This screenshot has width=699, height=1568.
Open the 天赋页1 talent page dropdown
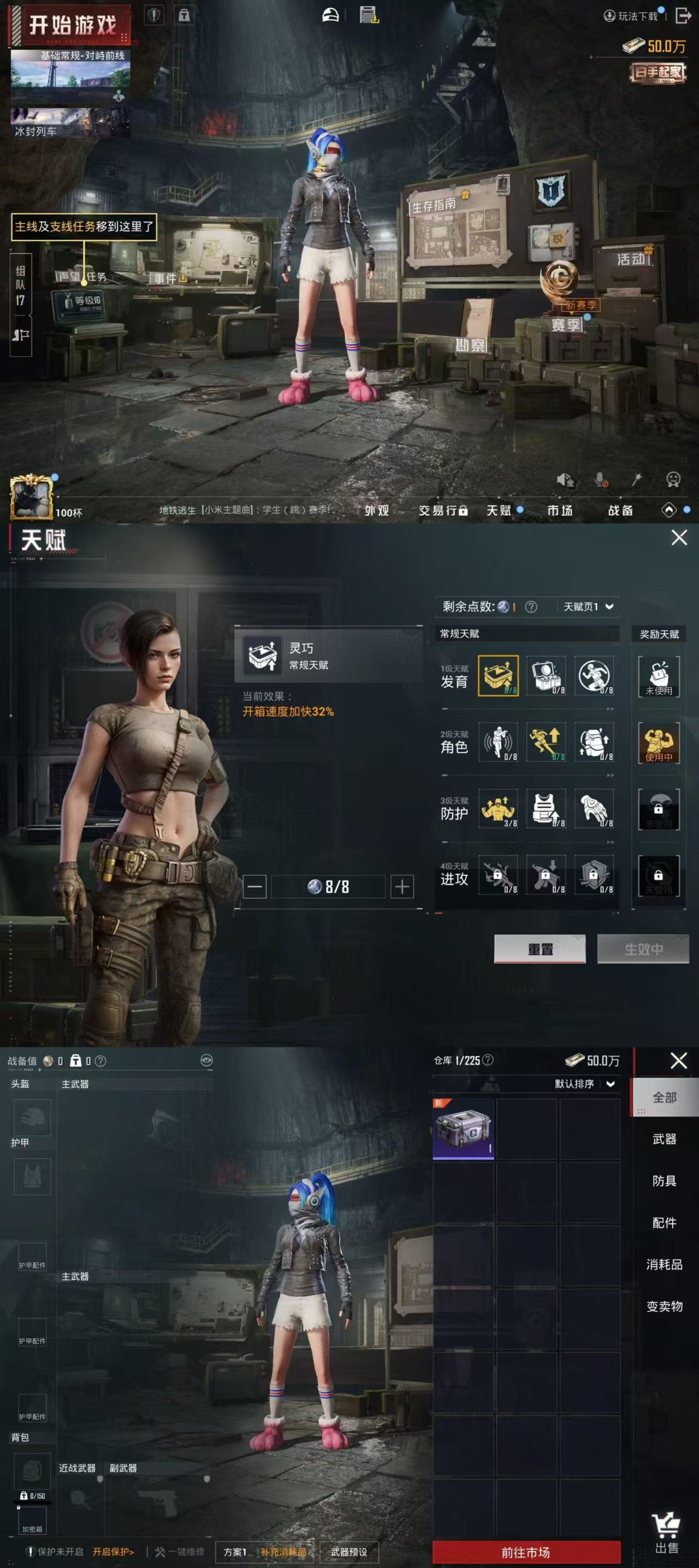tap(588, 606)
